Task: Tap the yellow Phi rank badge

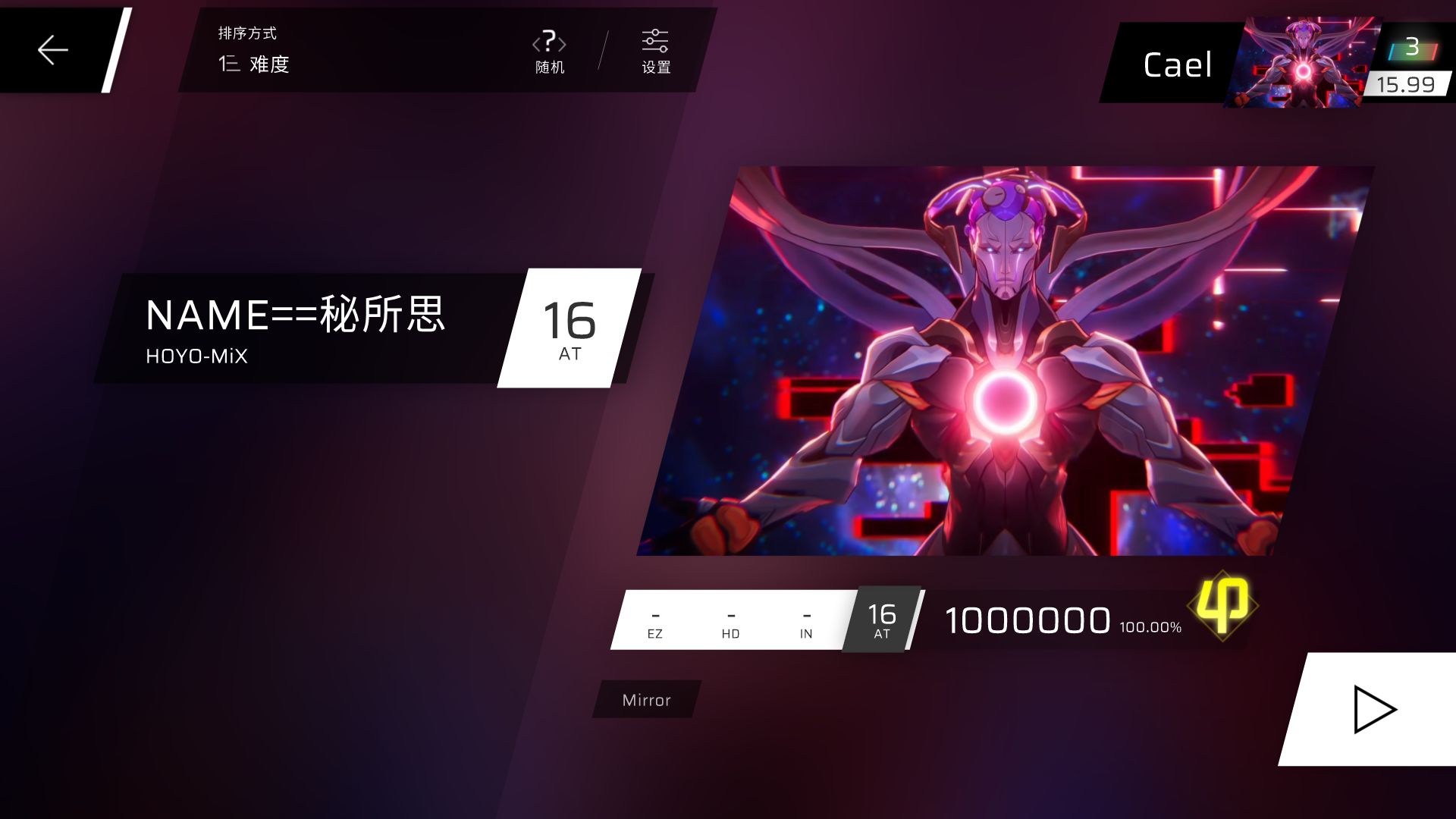Action: point(1224,607)
